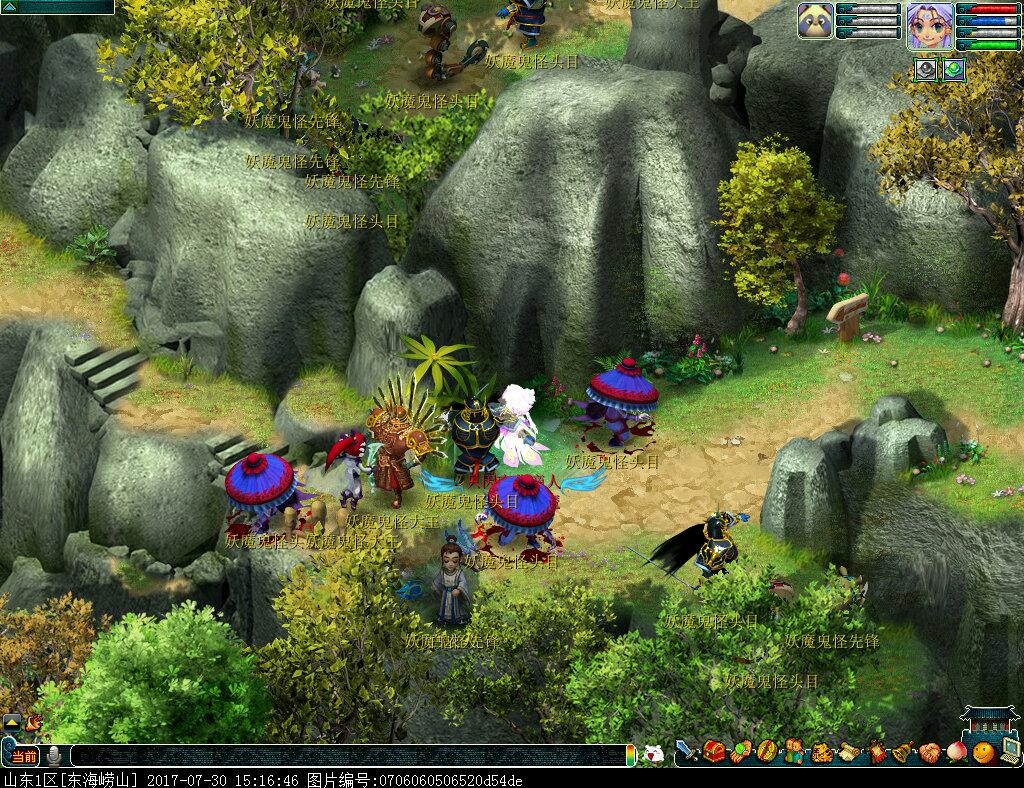This screenshot has width=1024, height=788.
Task: Click the golden bell icon
Action: (x=903, y=752)
